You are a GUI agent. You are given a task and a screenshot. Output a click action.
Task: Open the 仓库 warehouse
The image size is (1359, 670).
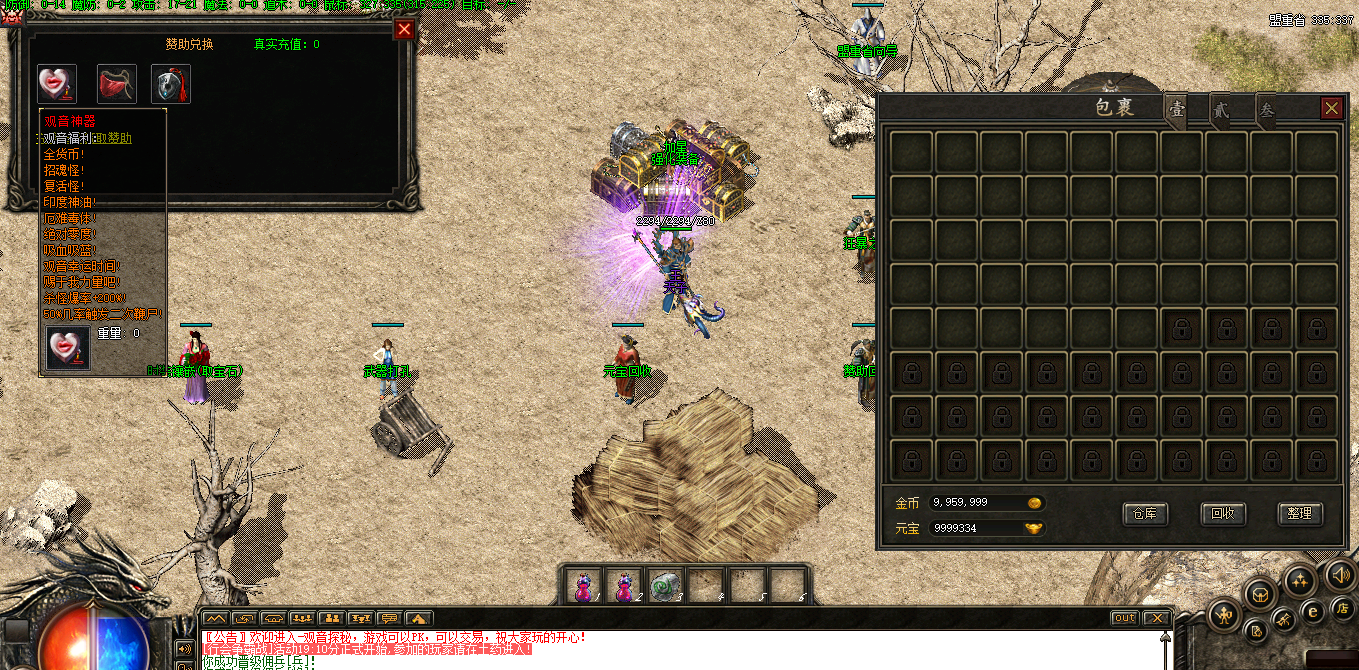point(1146,514)
